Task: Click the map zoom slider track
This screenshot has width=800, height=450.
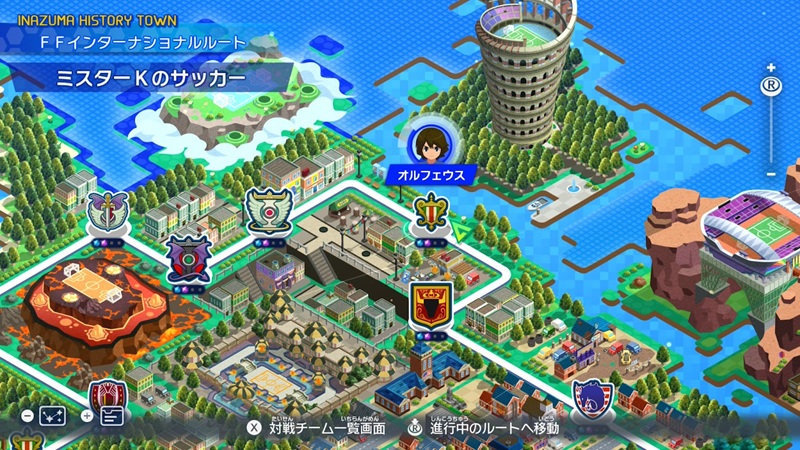Action: (770, 130)
